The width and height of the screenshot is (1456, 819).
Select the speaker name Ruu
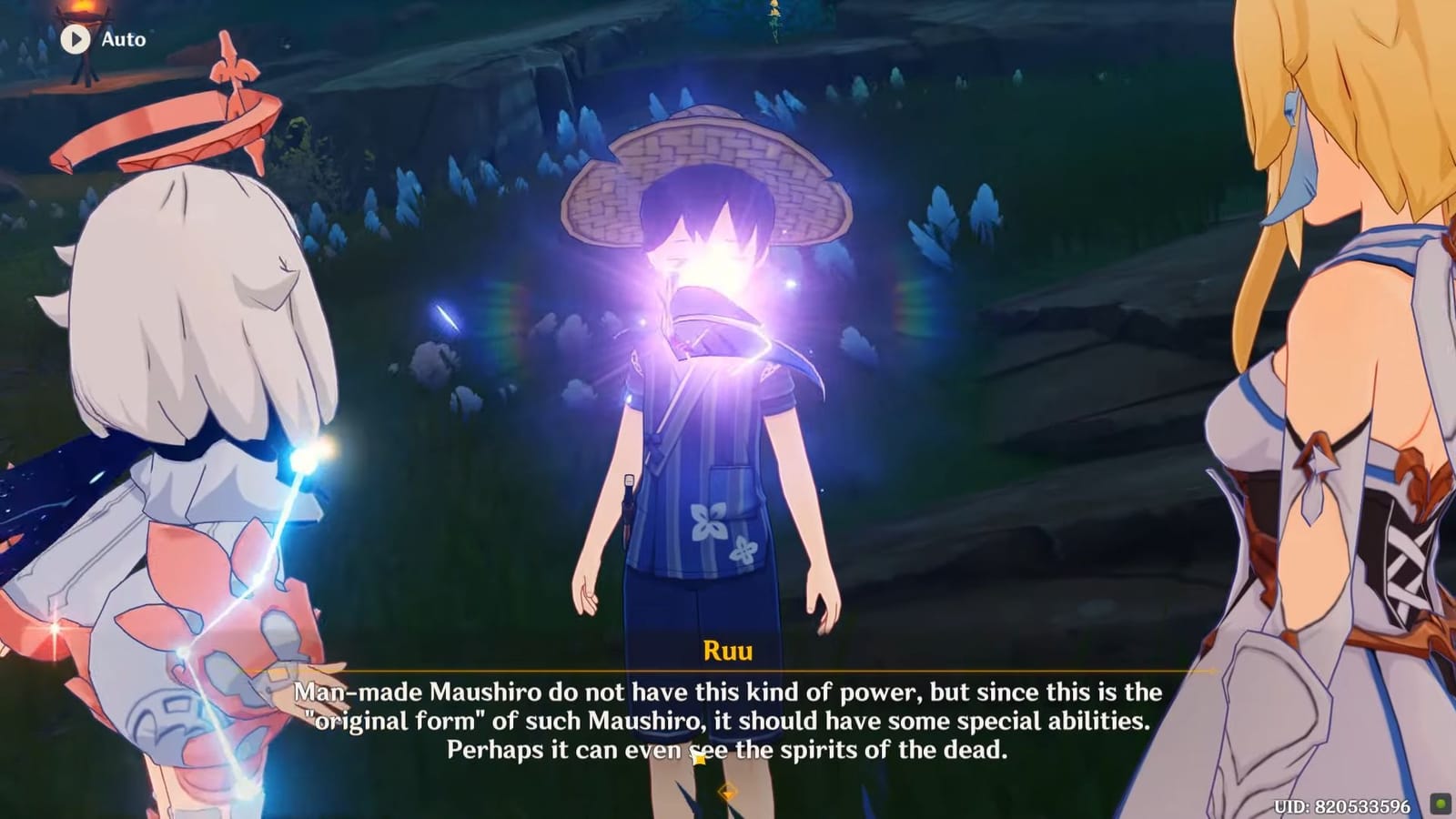(x=727, y=652)
